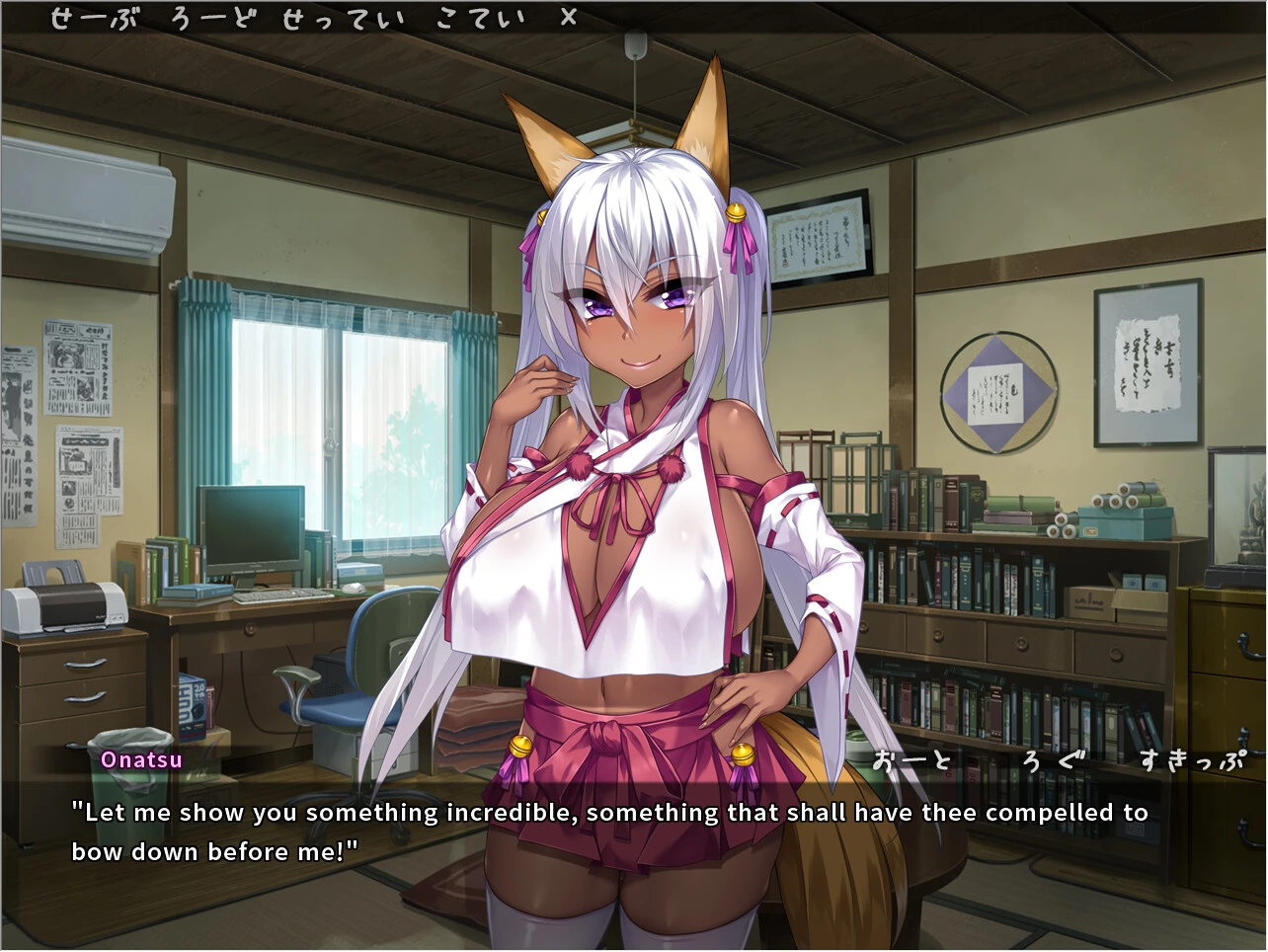Open the ろーど (Load) menu
The width and height of the screenshot is (1268, 952).
point(211,19)
